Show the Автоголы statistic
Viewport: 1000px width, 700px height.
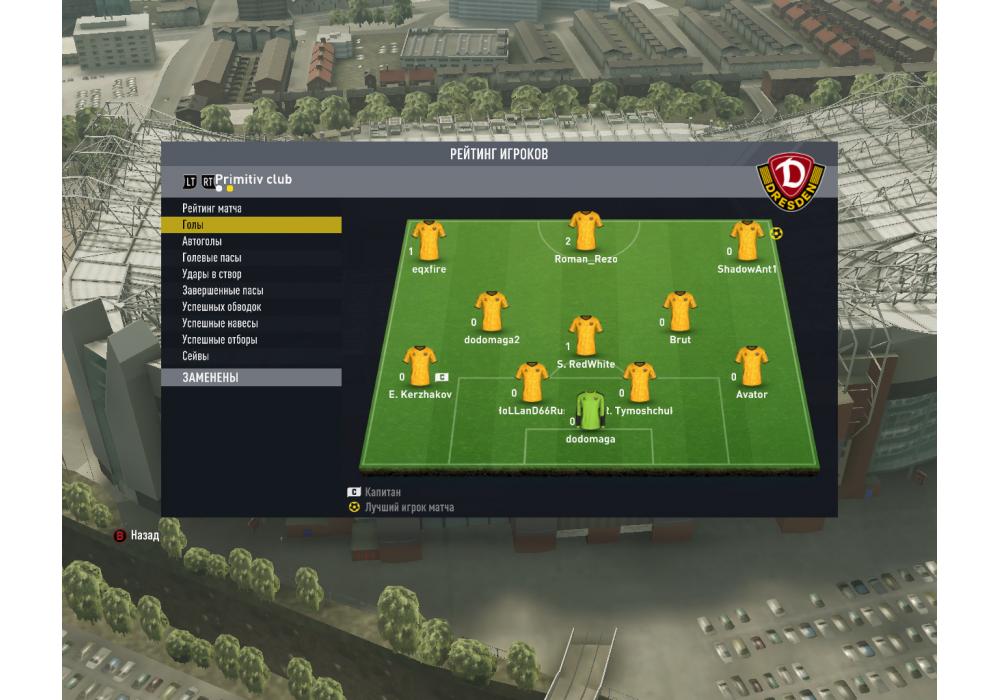[x=202, y=242]
